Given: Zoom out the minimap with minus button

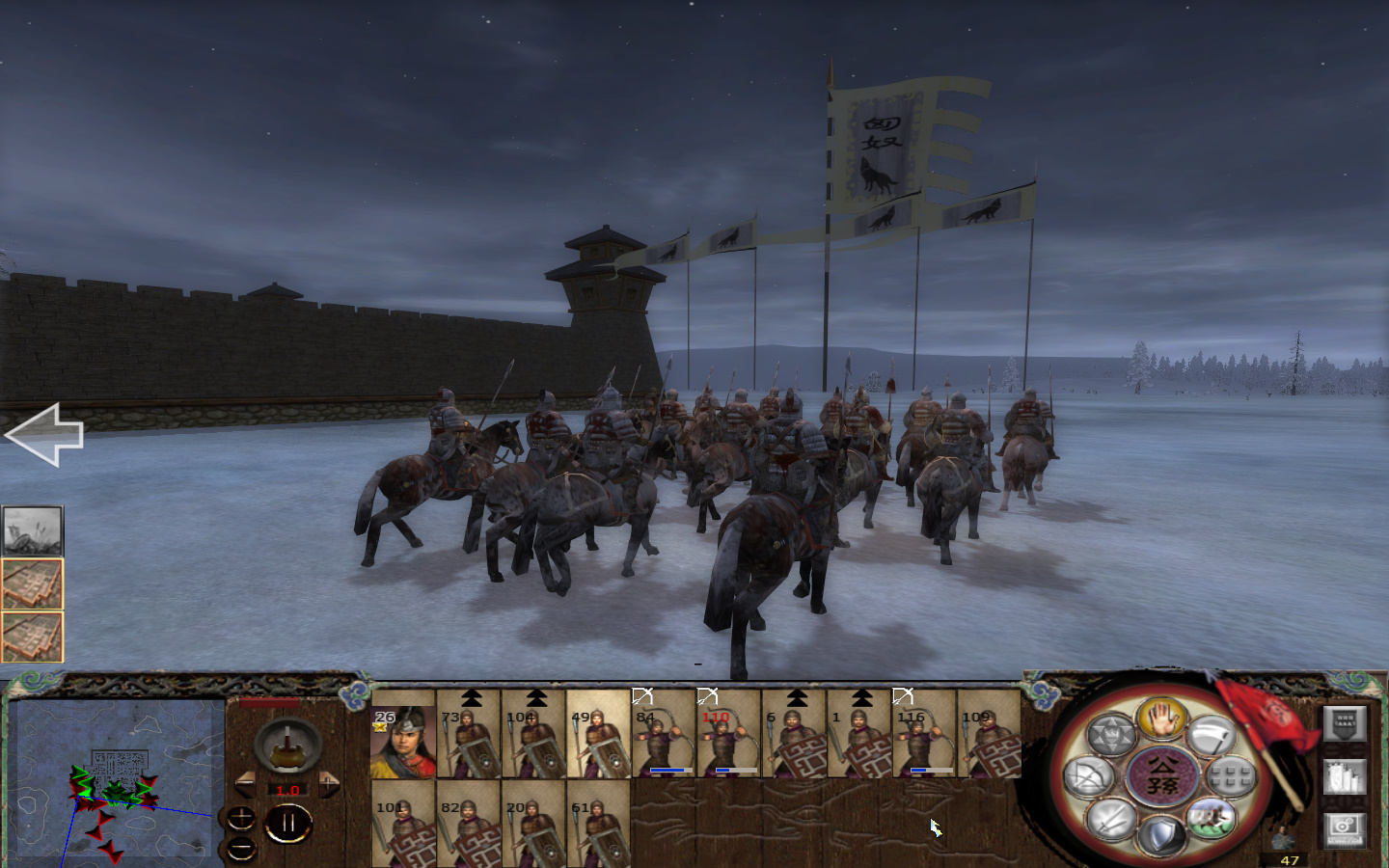Looking at the screenshot, I should point(240,849).
